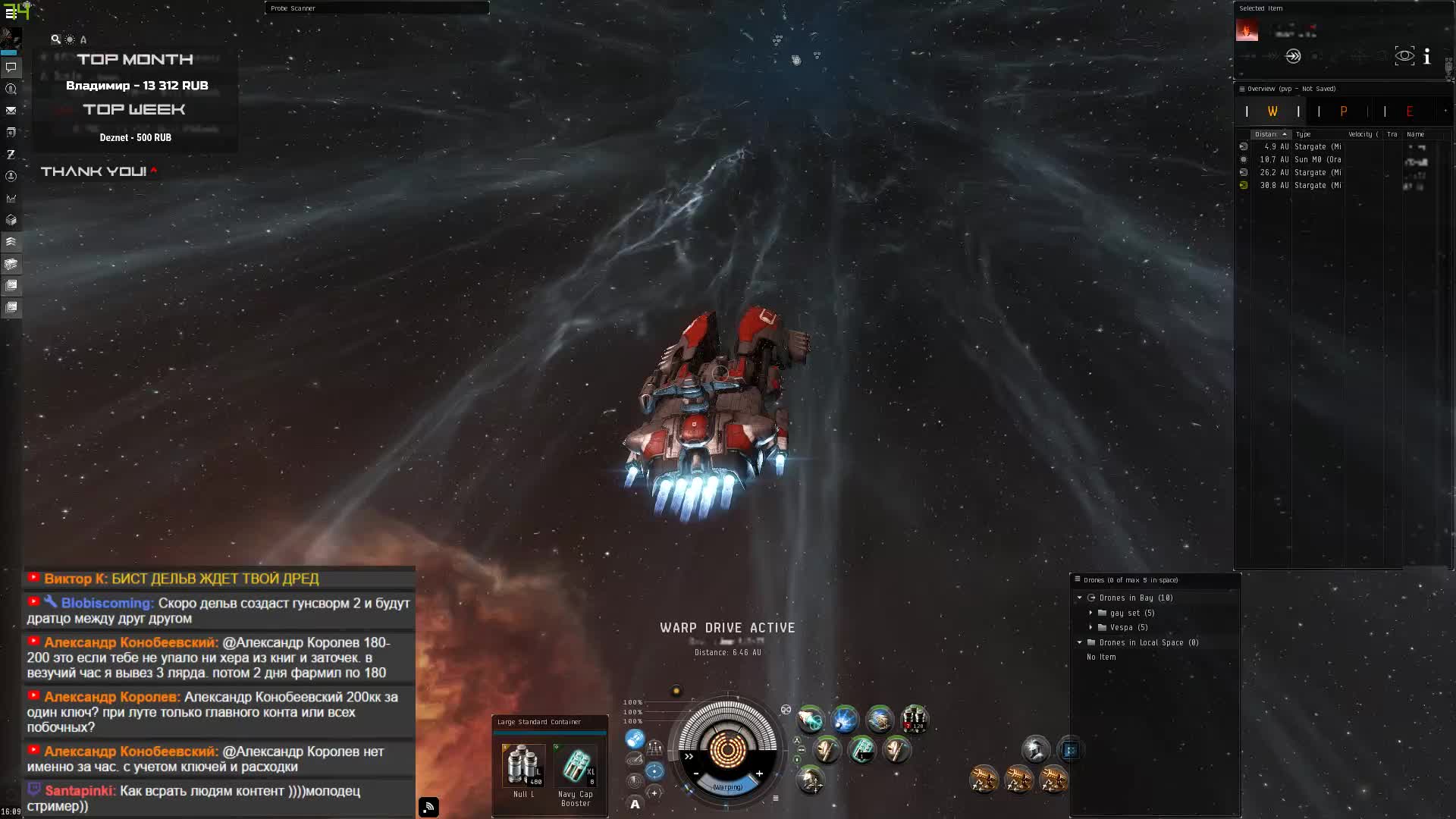Image resolution: width=1456 pixels, height=819 pixels.
Task: Increase ship speed with the plus button
Action: point(759,773)
